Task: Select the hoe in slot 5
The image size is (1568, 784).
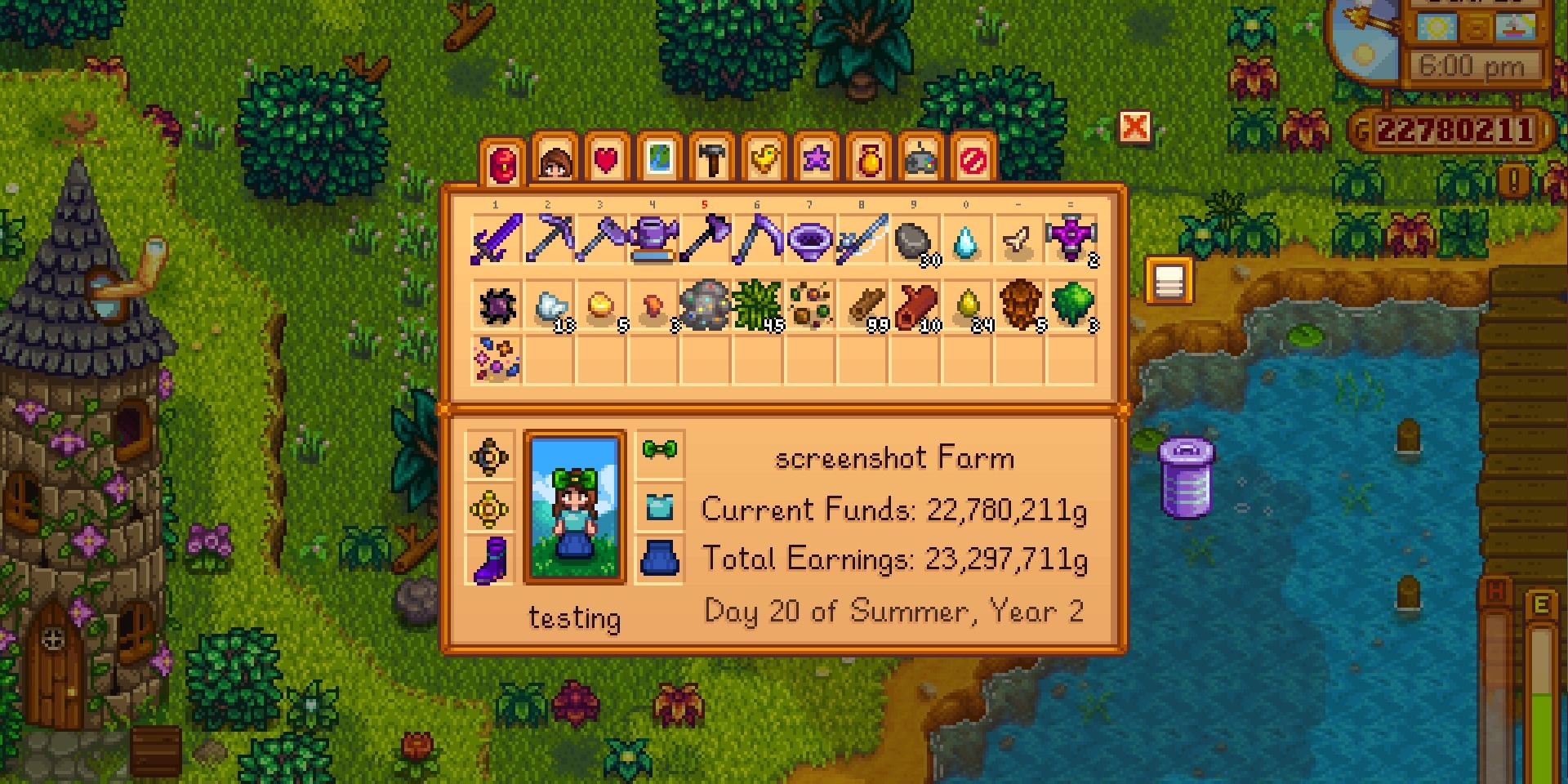Action: [x=705, y=238]
